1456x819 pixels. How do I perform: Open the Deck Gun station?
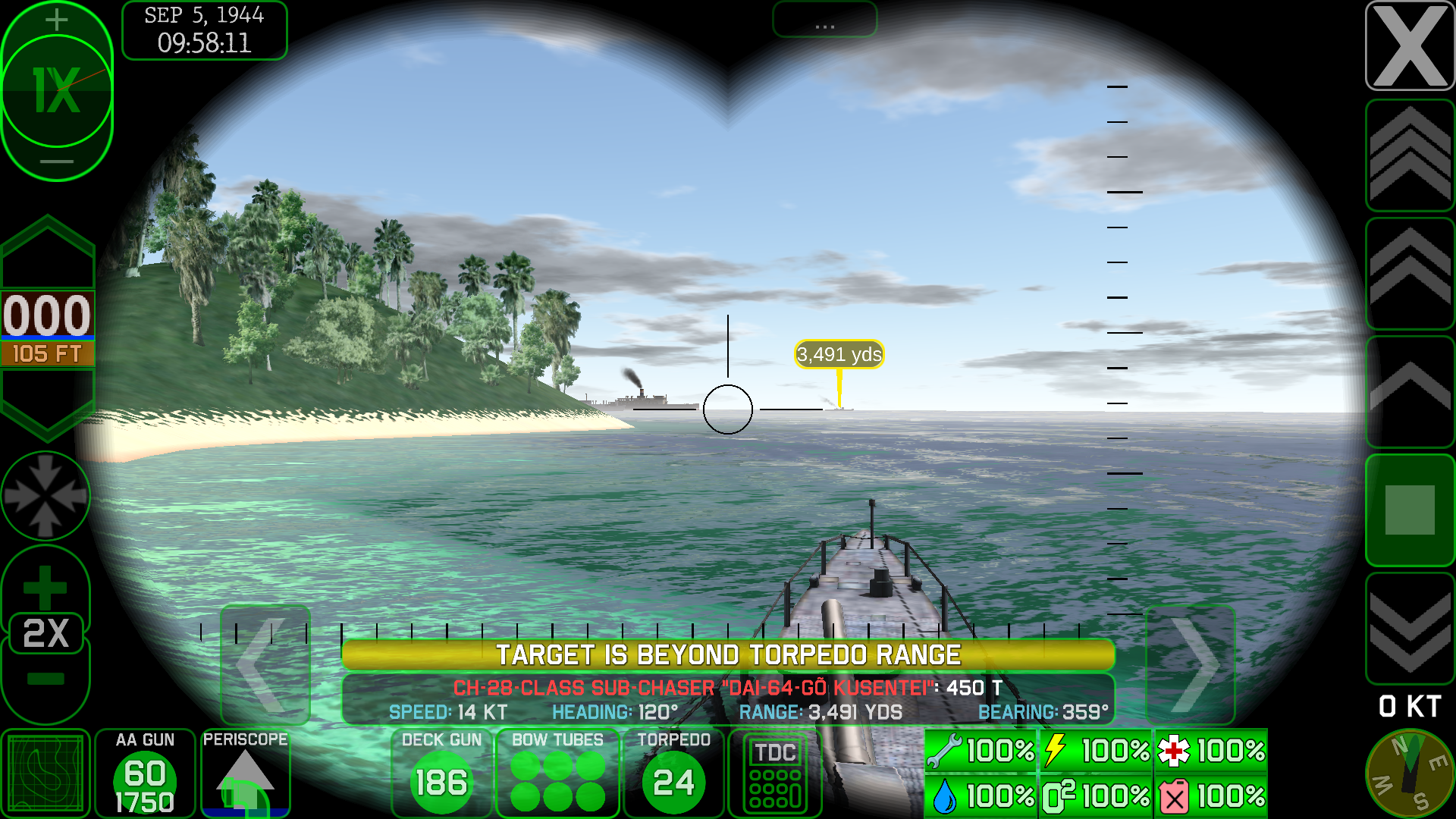pyautogui.click(x=441, y=773)
